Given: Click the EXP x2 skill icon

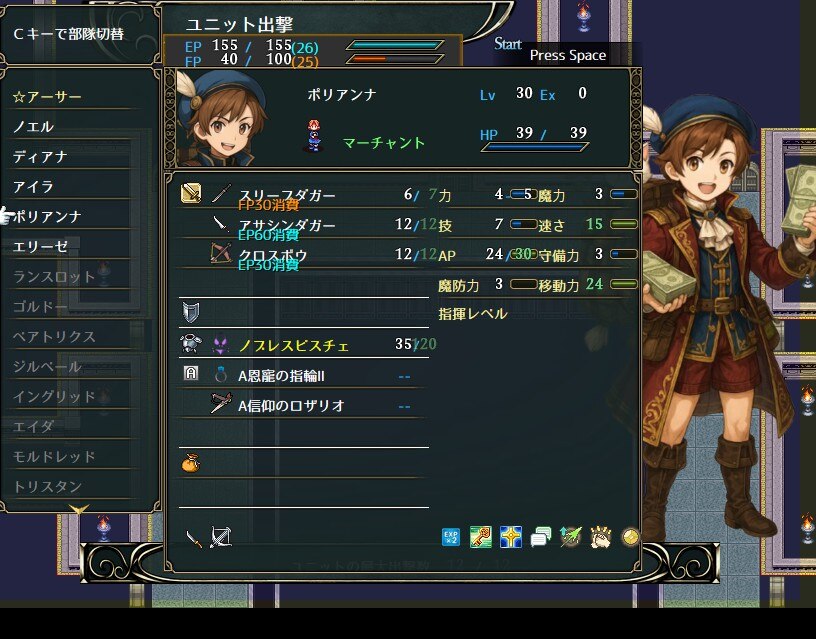Looking at the screenshot, I should 451,538.
